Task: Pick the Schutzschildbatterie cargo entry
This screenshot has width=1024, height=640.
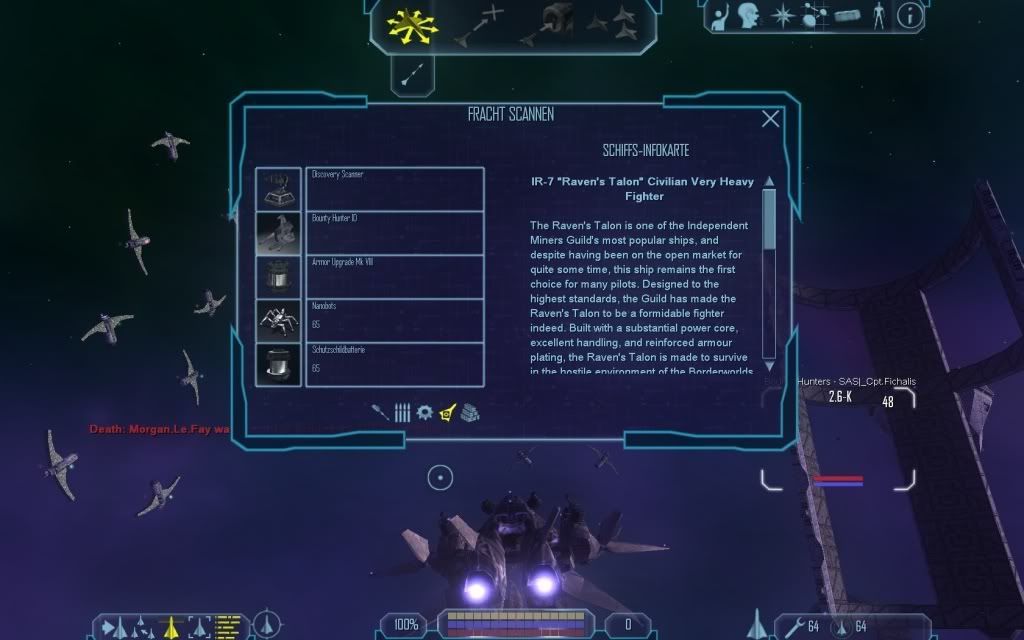Action: coord(394,365)
